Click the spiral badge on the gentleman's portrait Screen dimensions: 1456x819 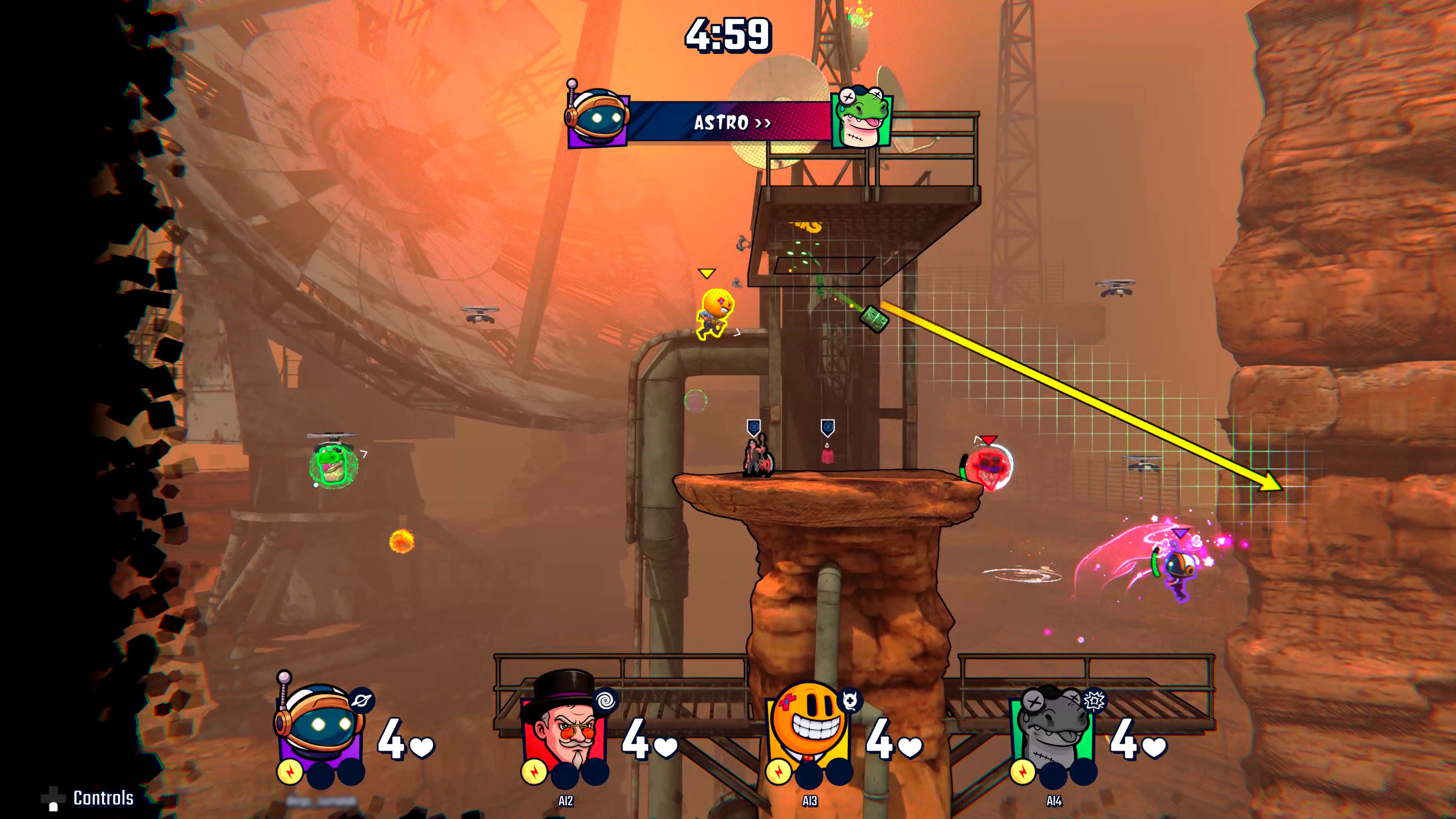coord(606,701)
